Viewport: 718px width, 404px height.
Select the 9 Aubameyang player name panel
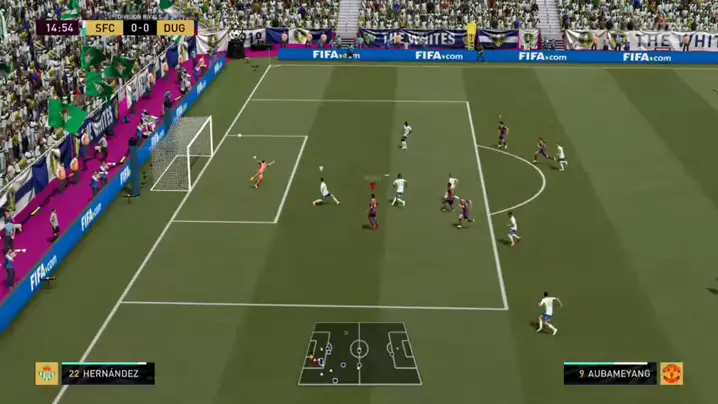coord(610,374)
